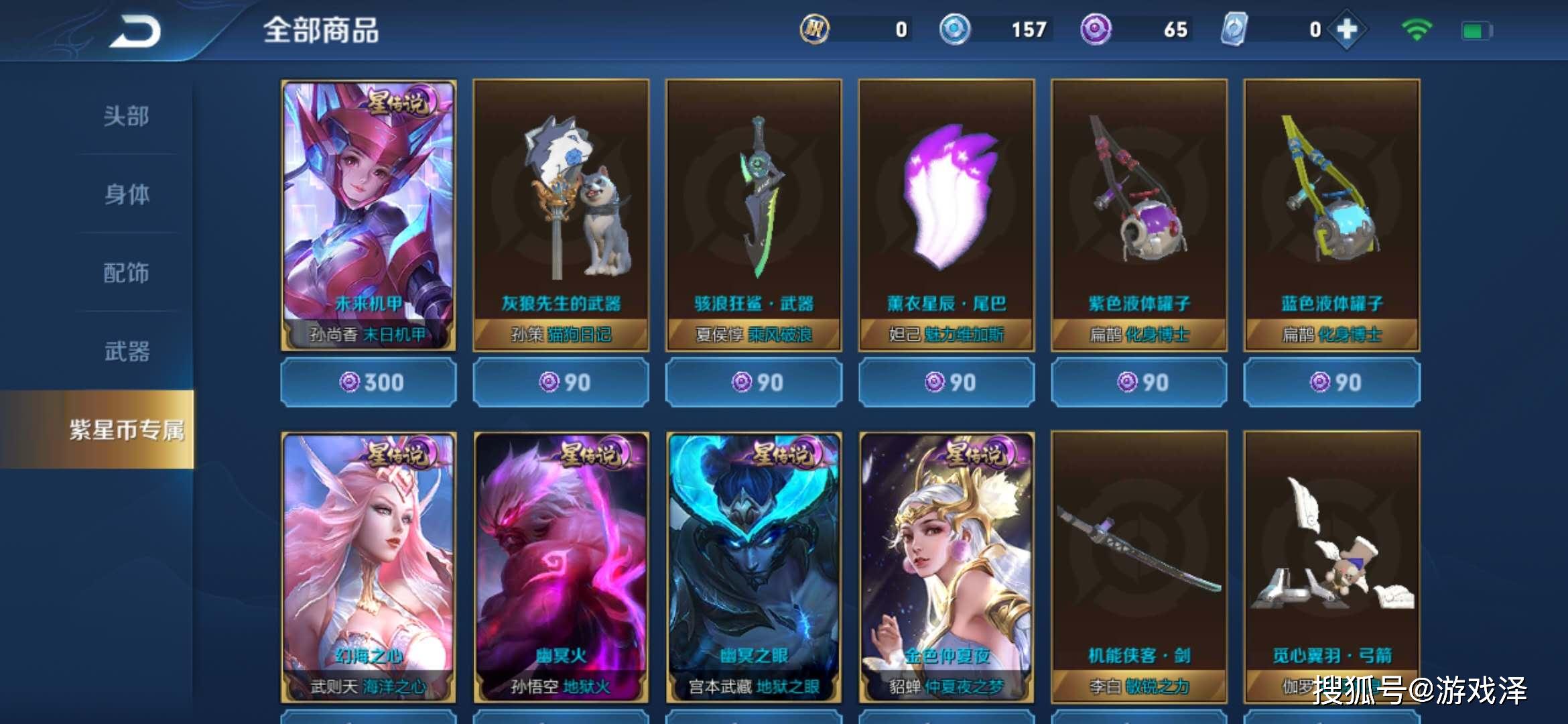Select the 未来机甲 孙尚香 skin card
Image resolution: width=1568 pixels, height=724 pixels.
(369, 215)
